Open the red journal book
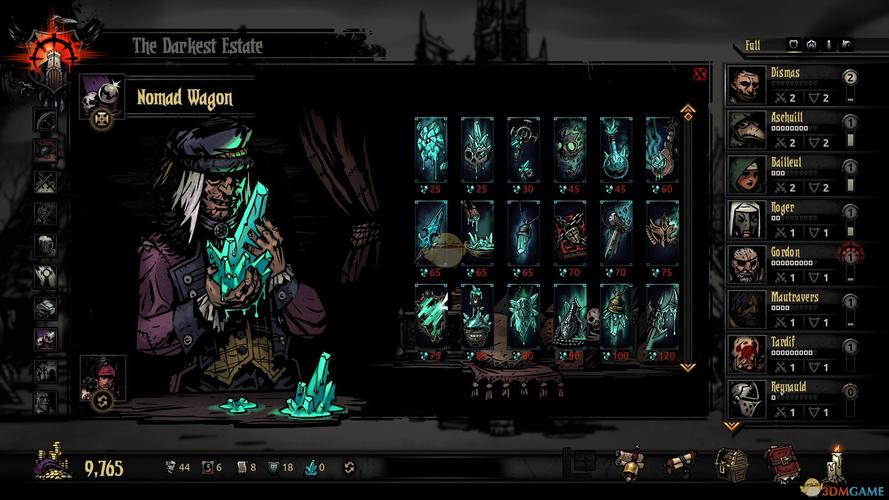This screenshot has height=500, width=889. pos(781,464)
